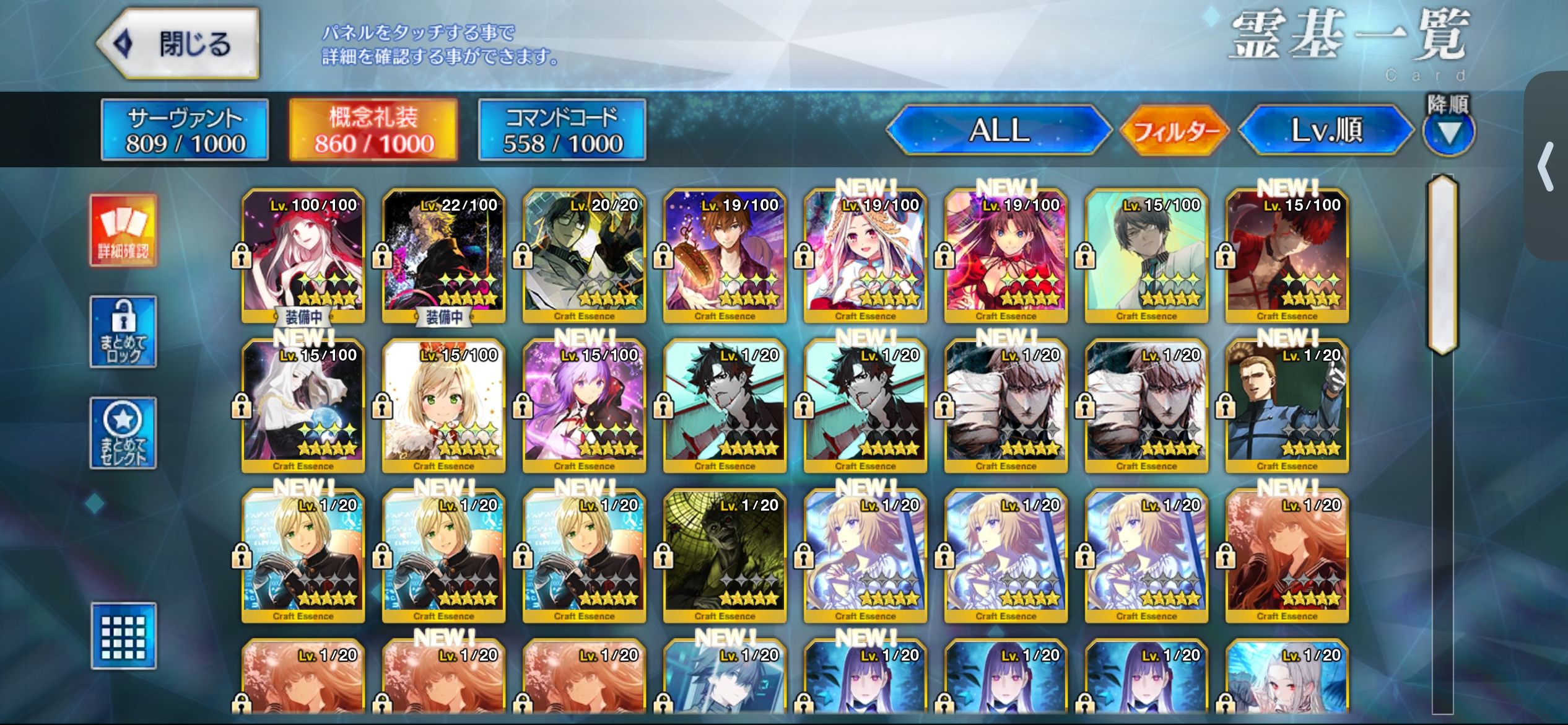Open the フィルター options
The height and width of the screenshot is (725, 1568).
point(1175,130)
